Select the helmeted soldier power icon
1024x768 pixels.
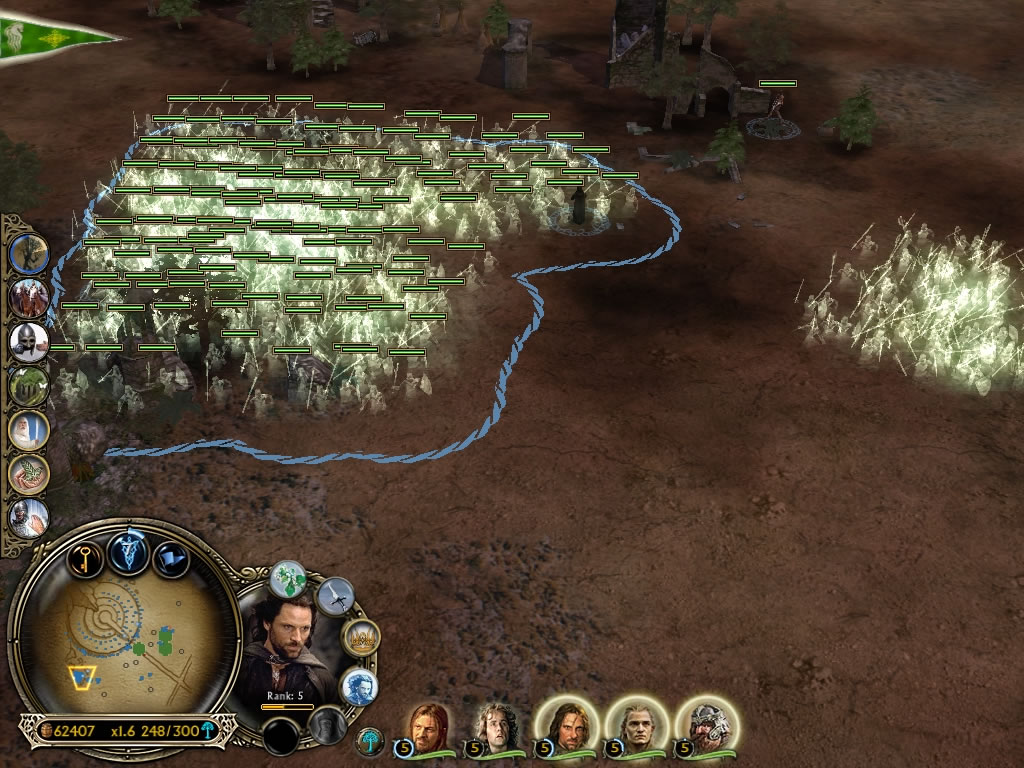click(x=29, y=342)
